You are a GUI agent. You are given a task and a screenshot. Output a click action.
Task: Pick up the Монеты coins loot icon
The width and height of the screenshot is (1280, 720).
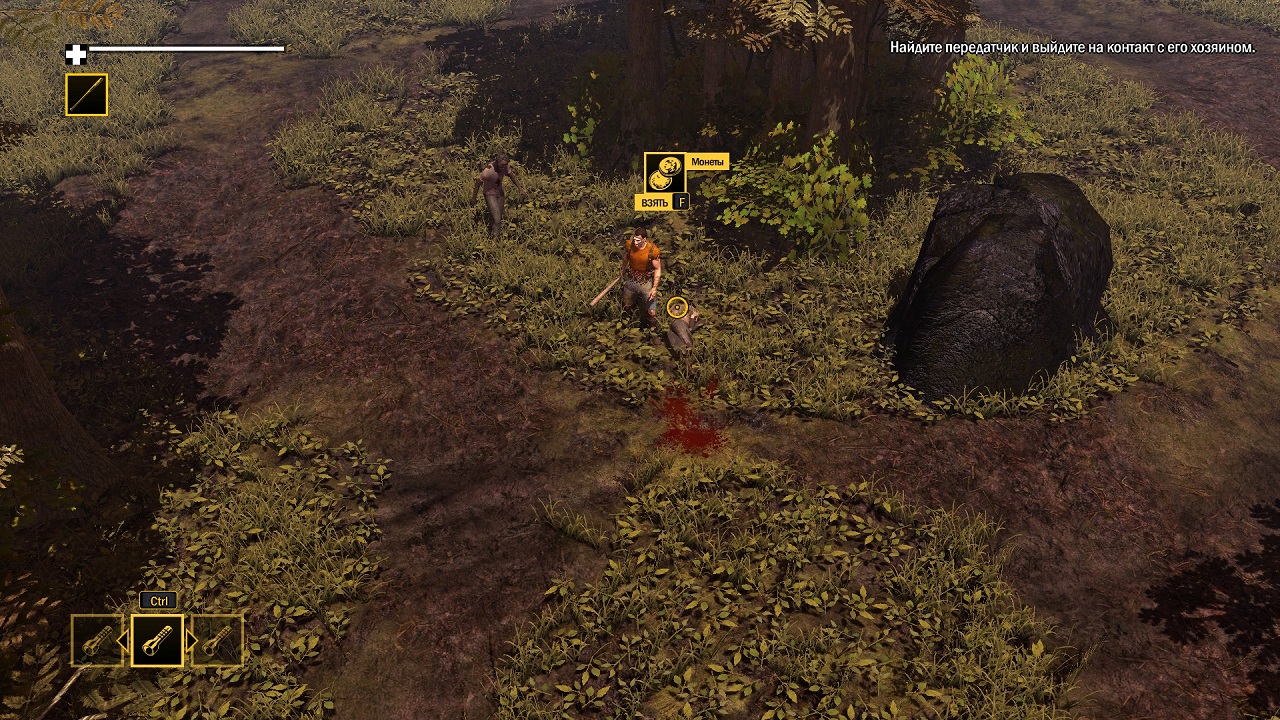click(665, 173)
